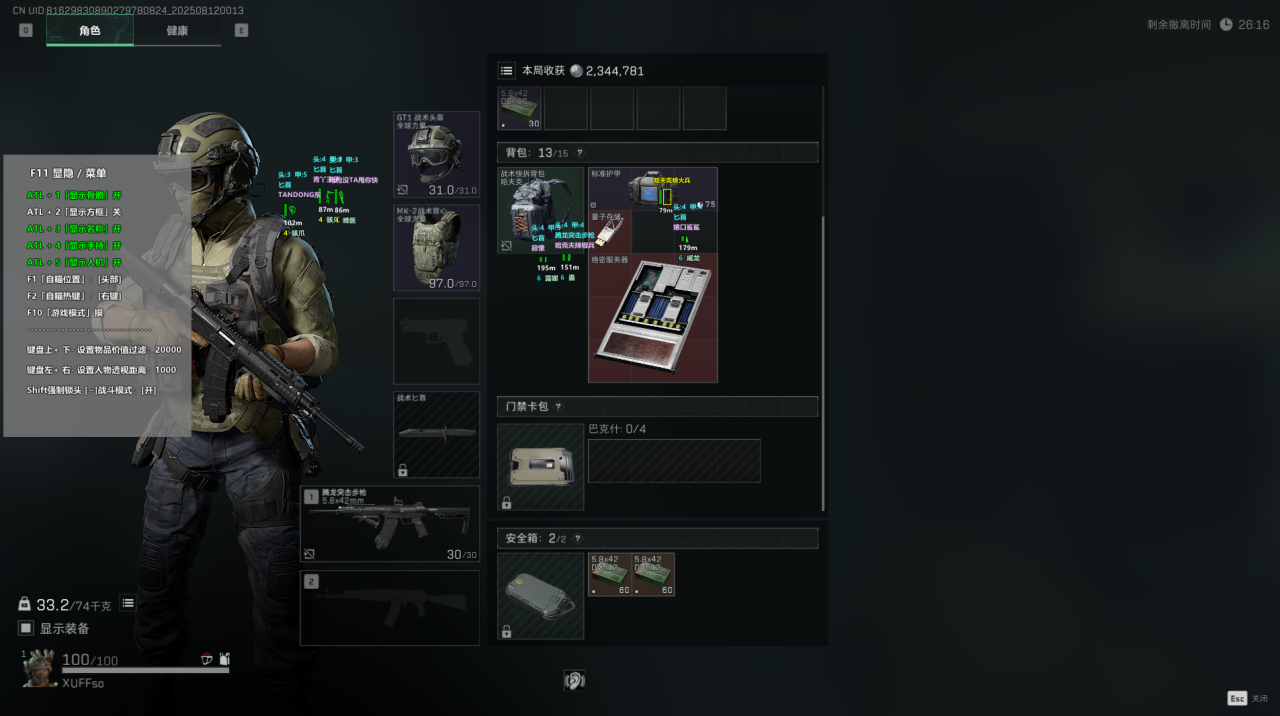The width and height of the screenshot is (1280, 716).
Task: Show help for 安全箱
Action: point(577,538)
